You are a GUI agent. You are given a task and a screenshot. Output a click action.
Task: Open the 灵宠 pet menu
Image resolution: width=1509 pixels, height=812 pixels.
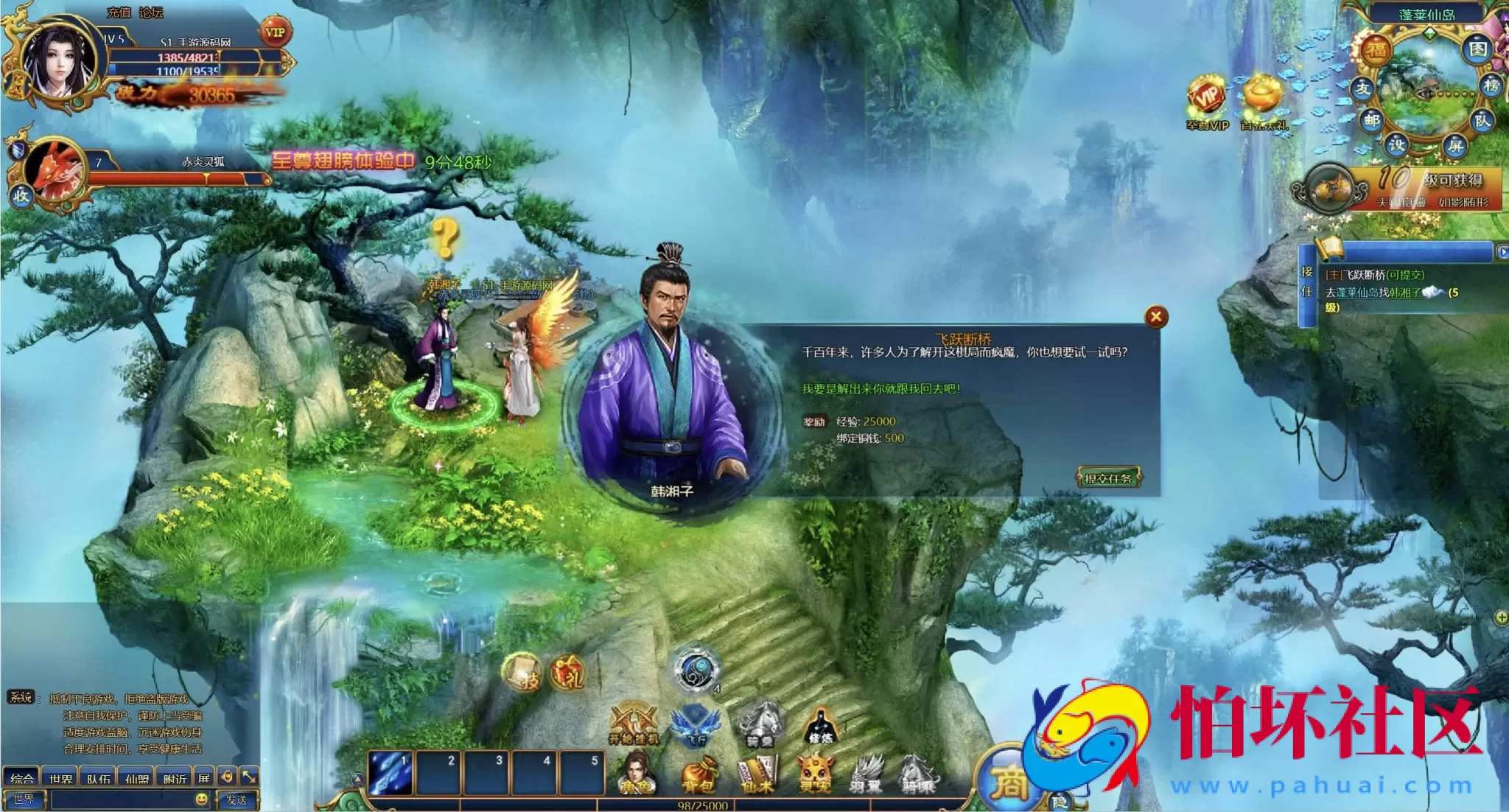[816, 775]
